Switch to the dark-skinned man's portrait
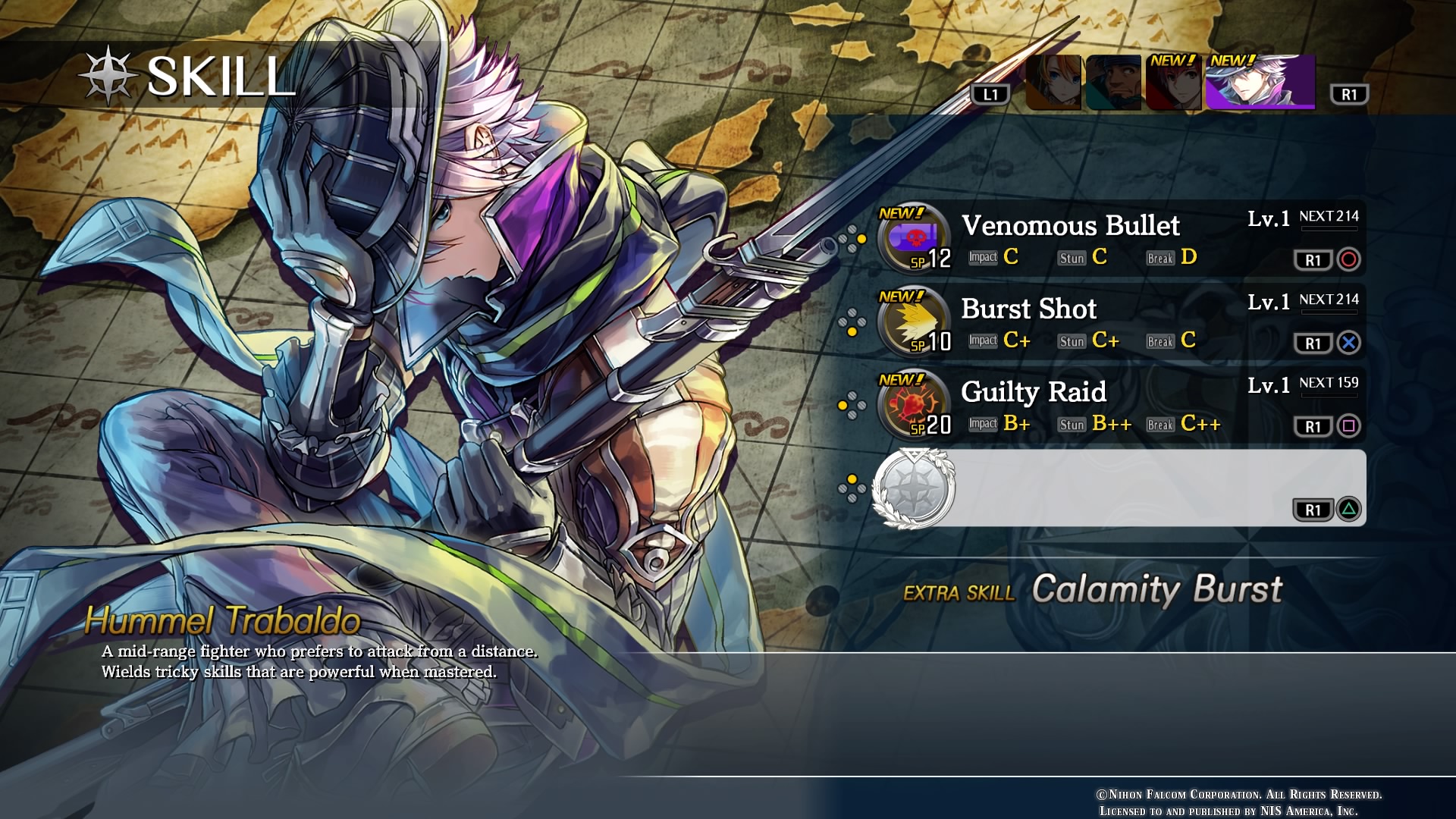Screen dimensions: 1456x819 click(x=1113, y=83)
